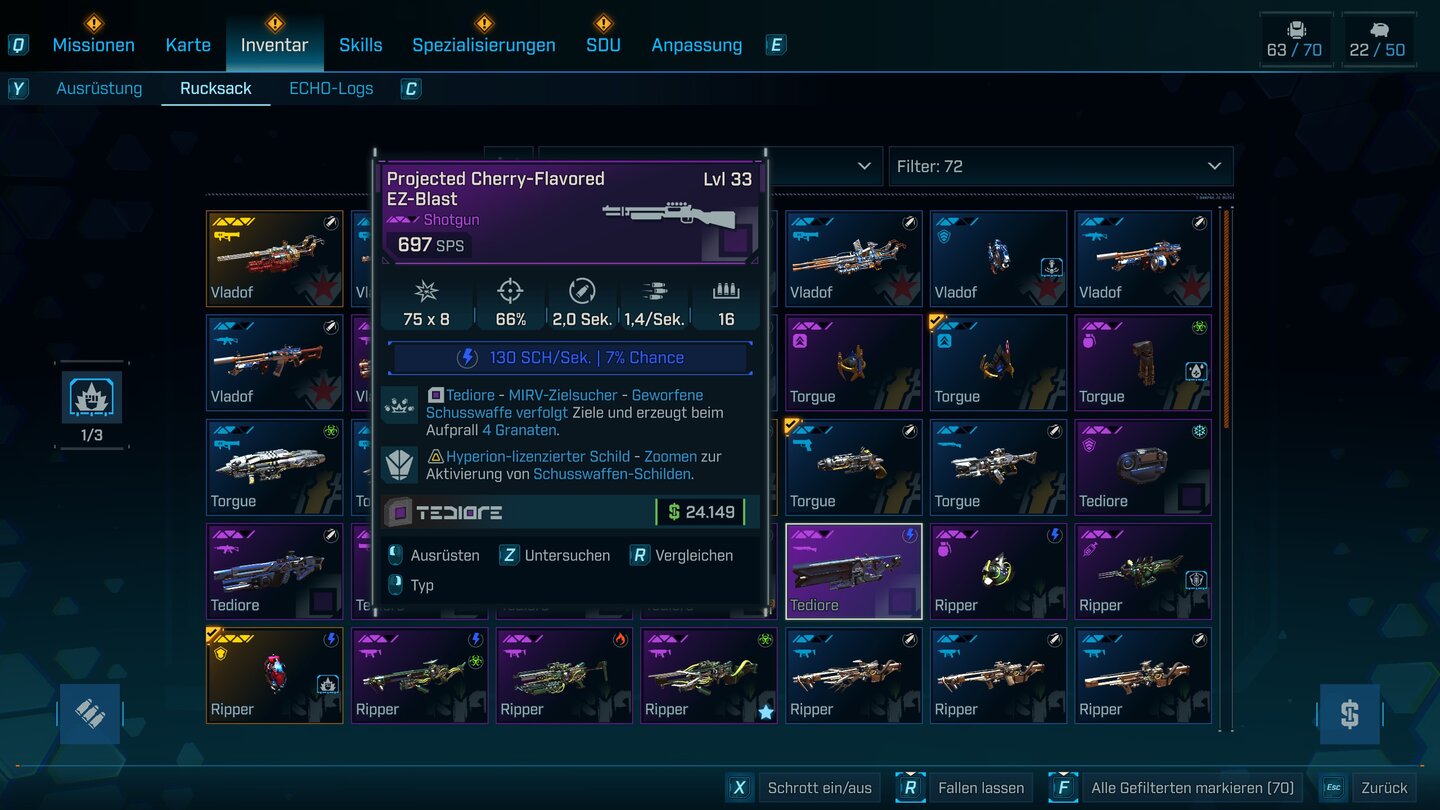The width and height of the screenshot is (1440, 810).
Task: Select the SDU tab
Action: (x=603, y=45)
